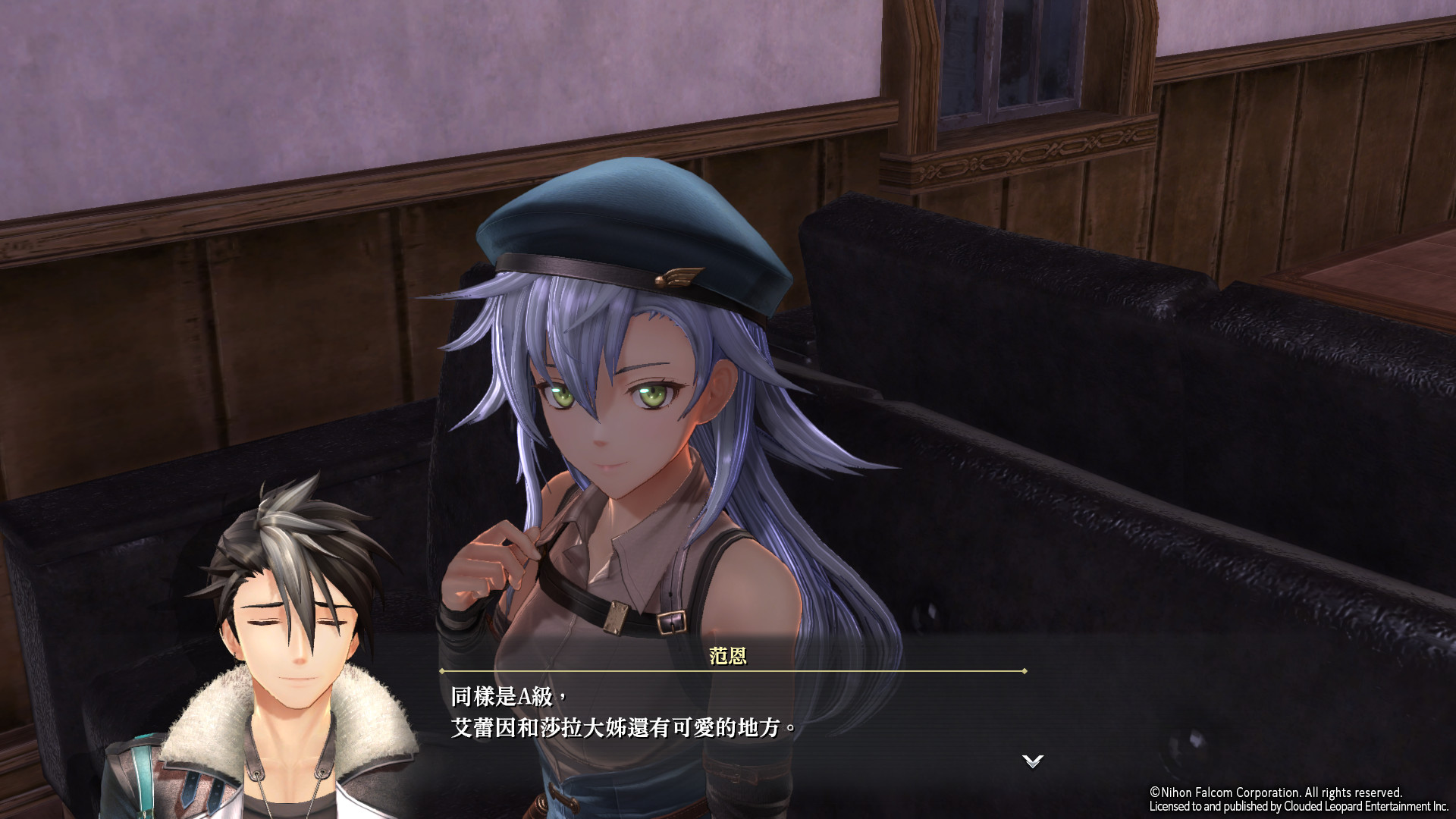Advance dialogue with the down arrow indicator
The image size is (1456, 819).
pos(1032,761)
